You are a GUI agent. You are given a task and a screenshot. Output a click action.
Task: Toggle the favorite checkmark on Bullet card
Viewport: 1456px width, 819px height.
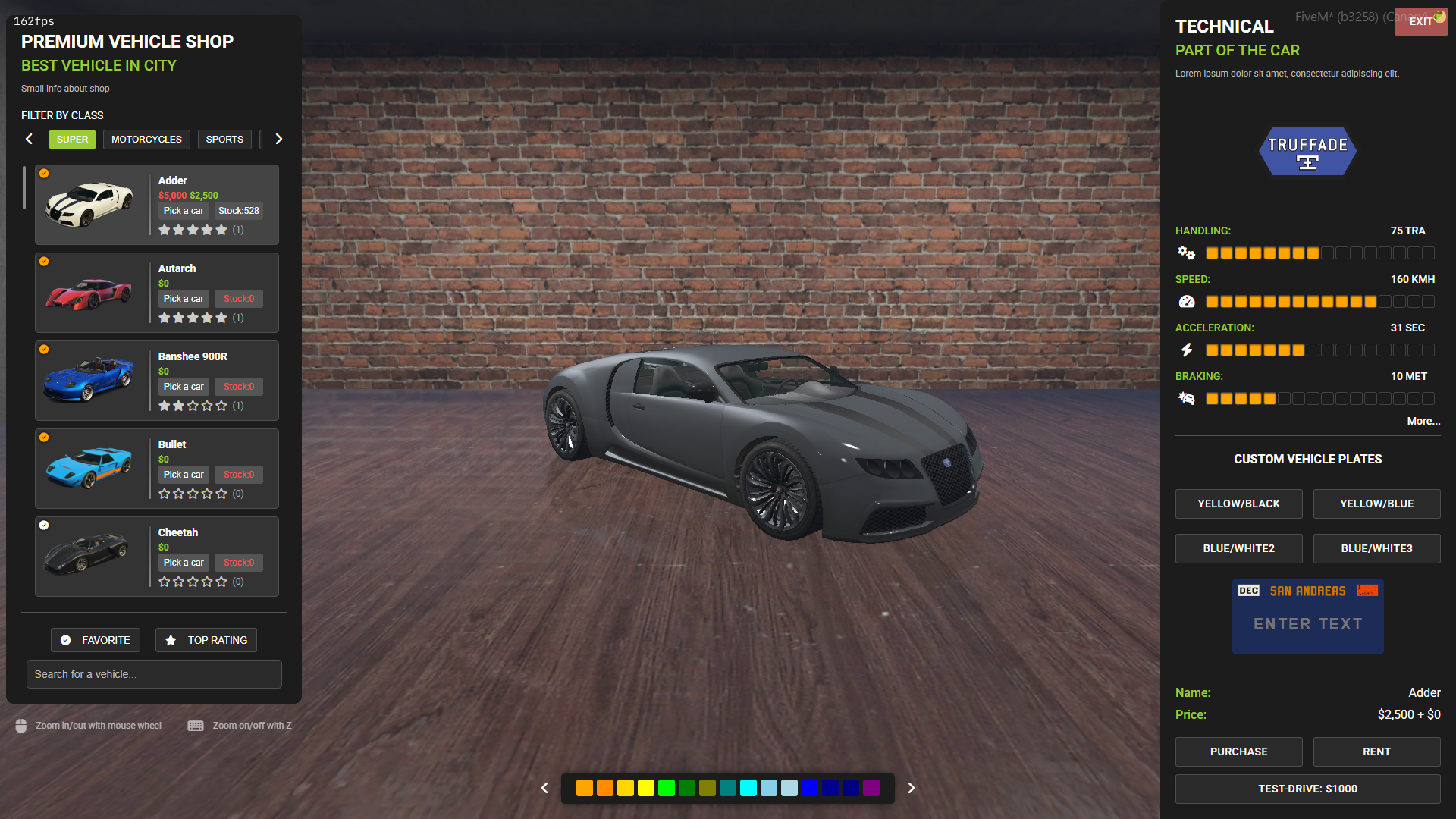click(44, 438)
